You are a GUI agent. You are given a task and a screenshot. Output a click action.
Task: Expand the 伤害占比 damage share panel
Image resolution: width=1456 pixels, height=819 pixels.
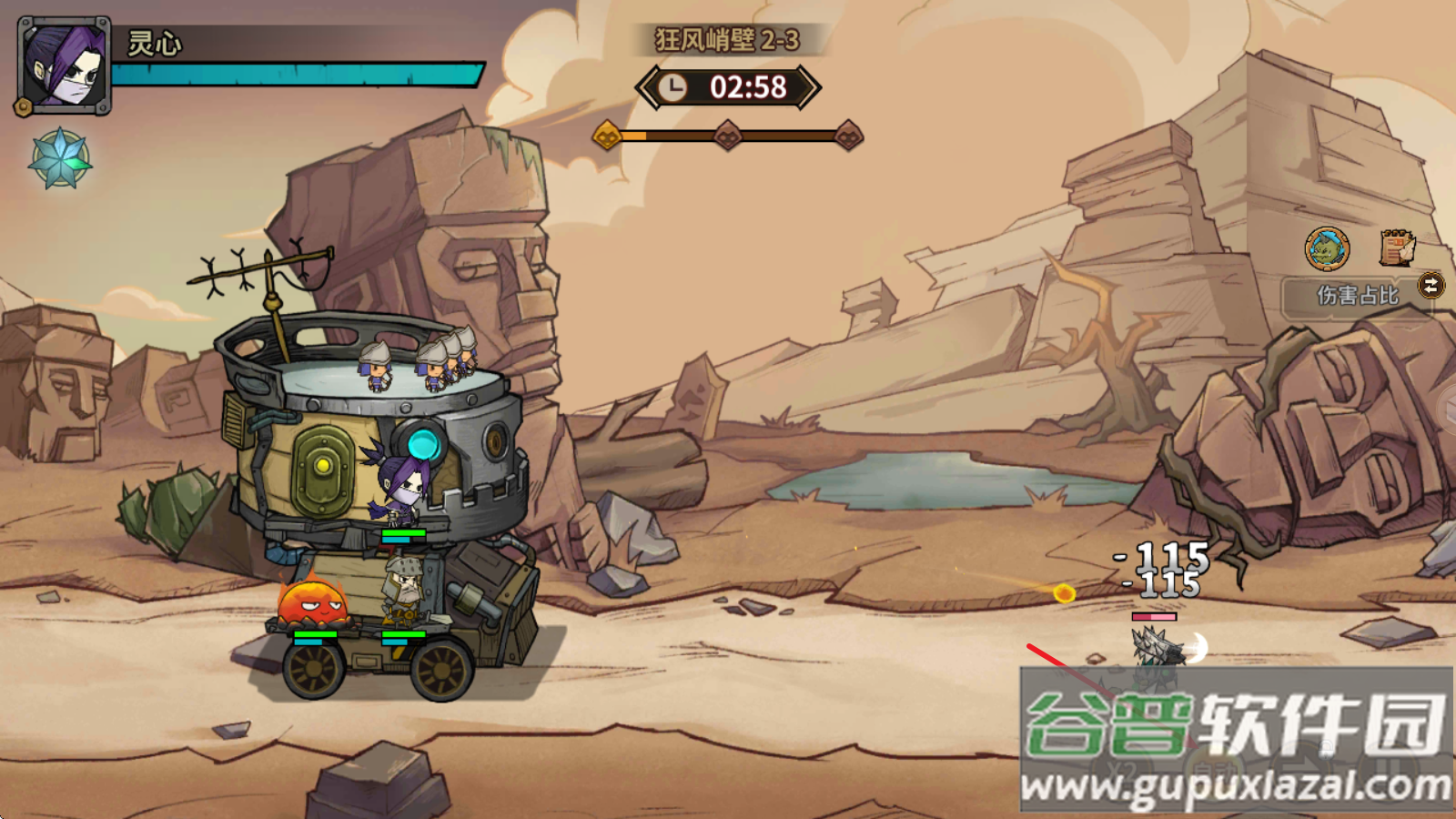click(1356, 295)
